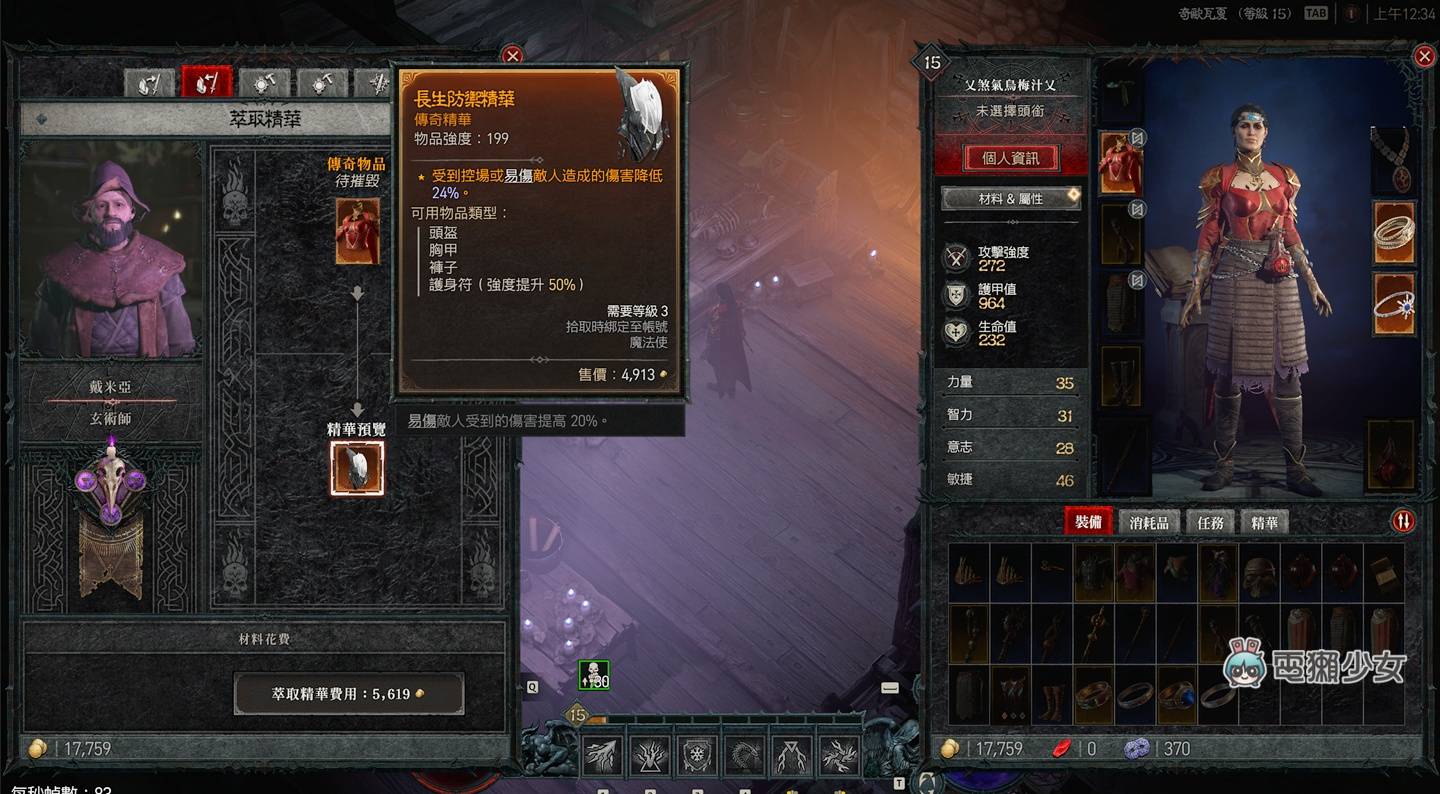This screenshot has width=1440, height=794.
Task: Select the legendary item slot awaiting destruction
Action: click(357, 231)
